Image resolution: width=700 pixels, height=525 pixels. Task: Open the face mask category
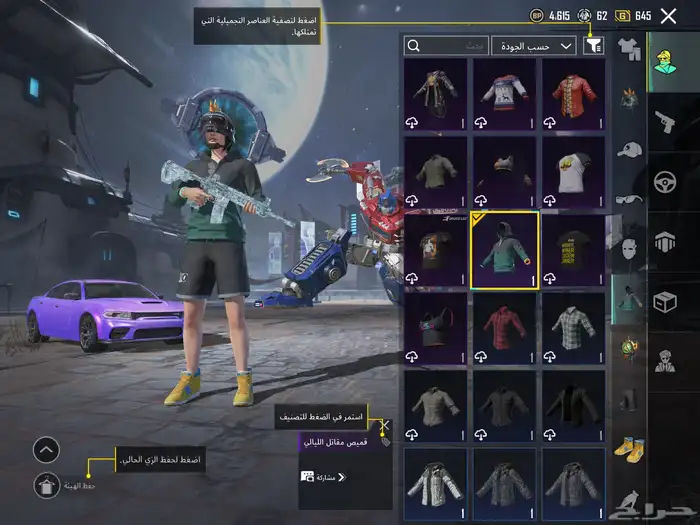[629, 248]
